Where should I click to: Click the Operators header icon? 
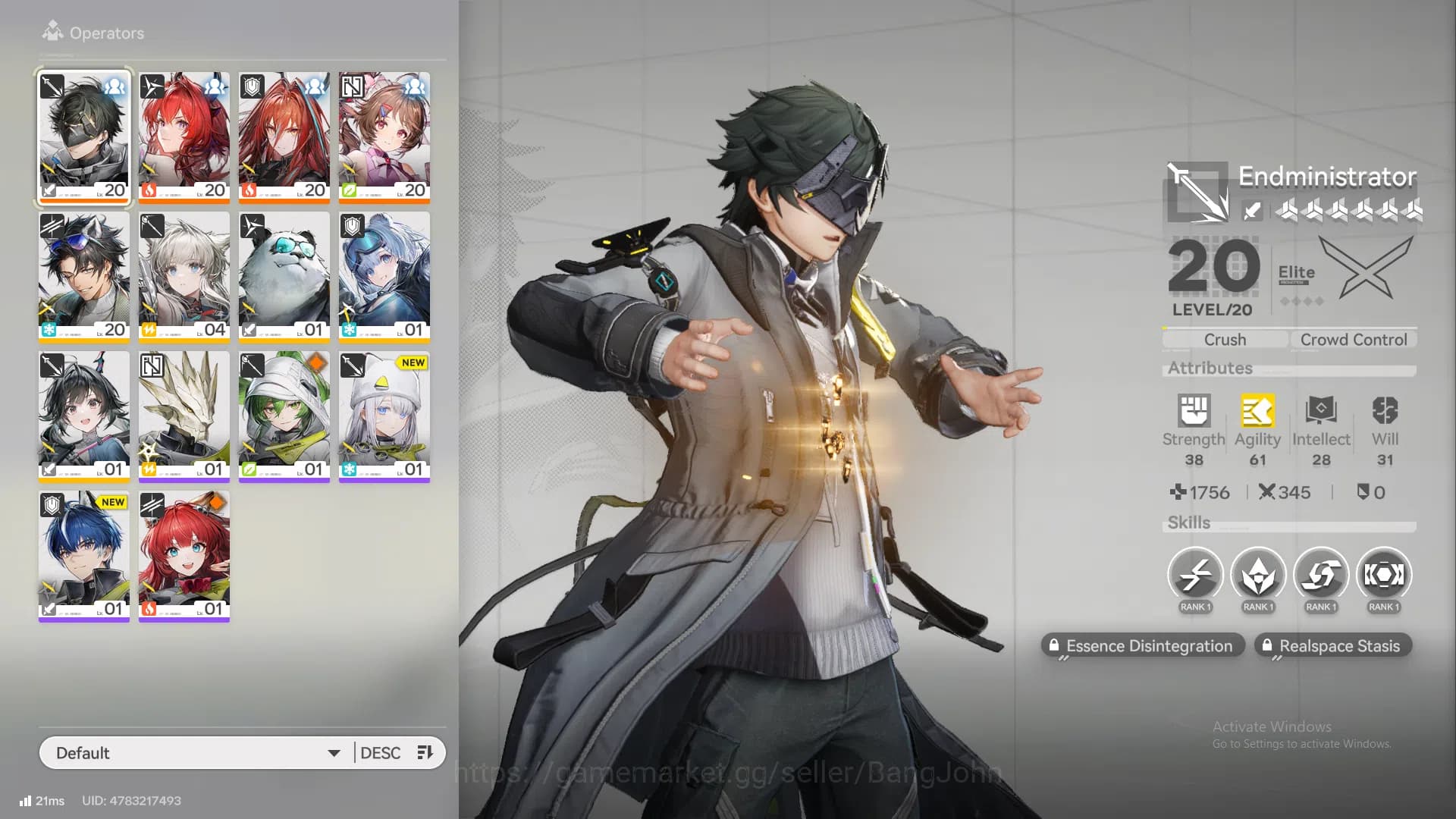(52, 33)
